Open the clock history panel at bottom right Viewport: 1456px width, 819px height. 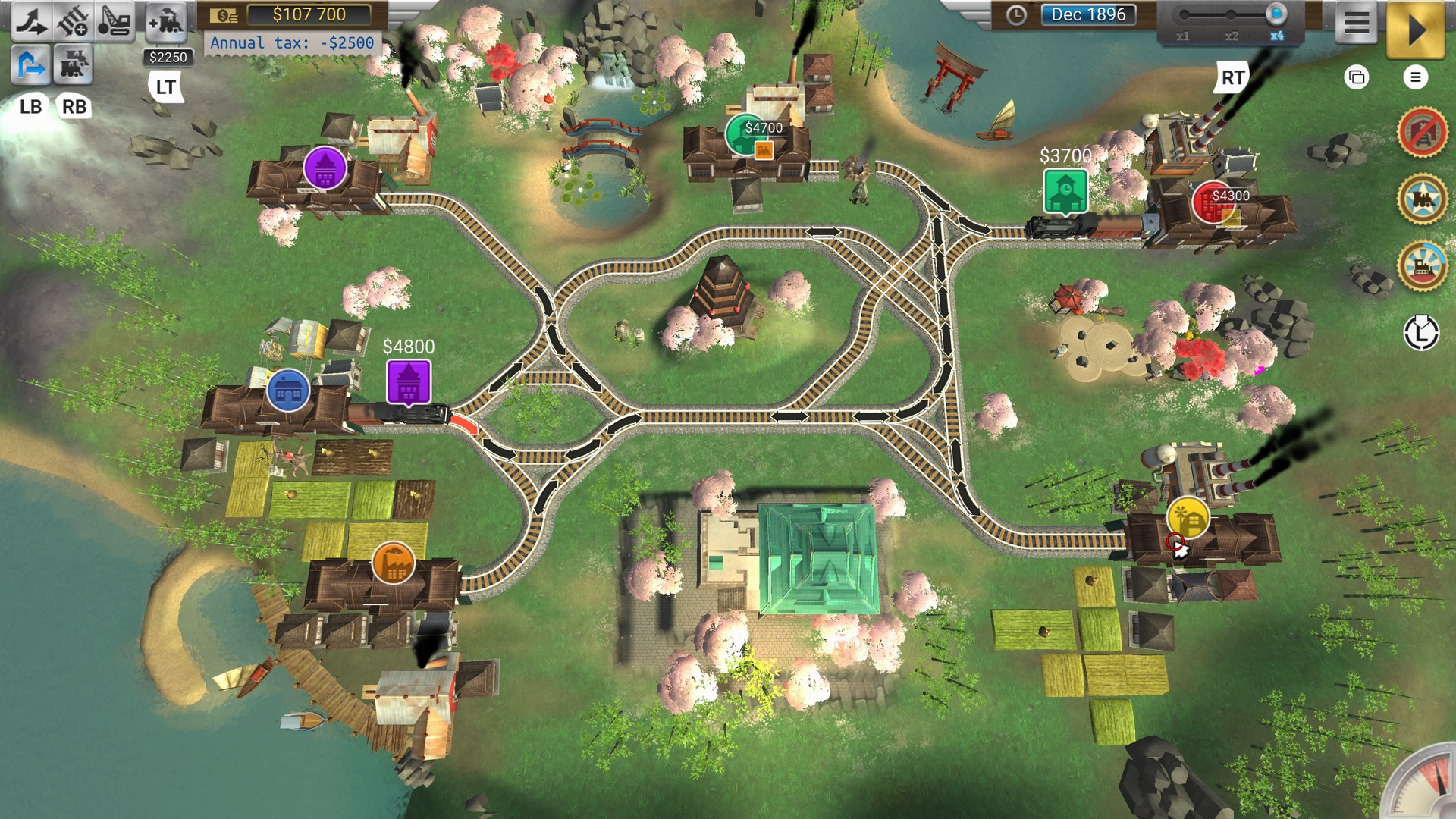1423,332
